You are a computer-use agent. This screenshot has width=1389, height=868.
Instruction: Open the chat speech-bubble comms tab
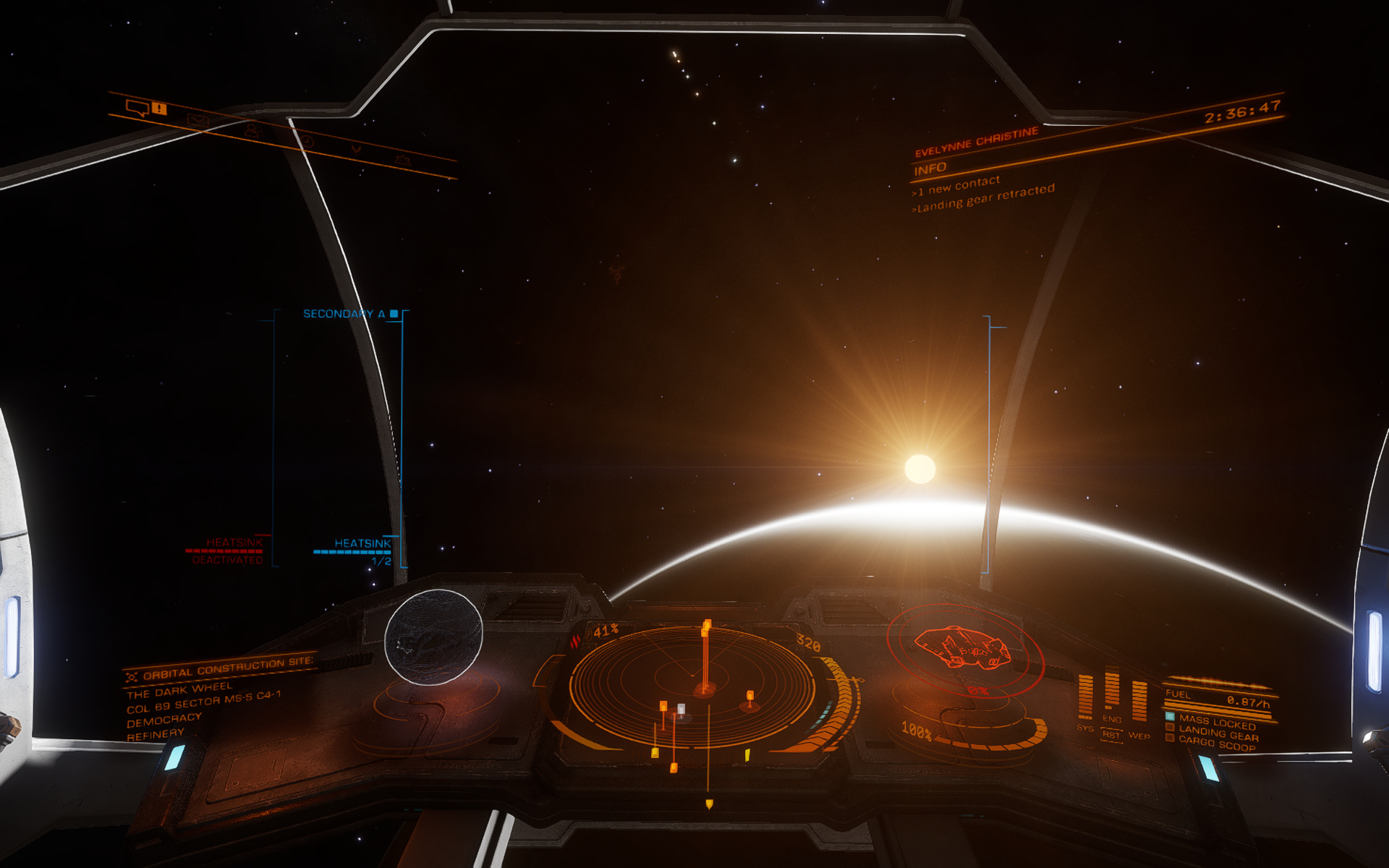coord(137,109)
